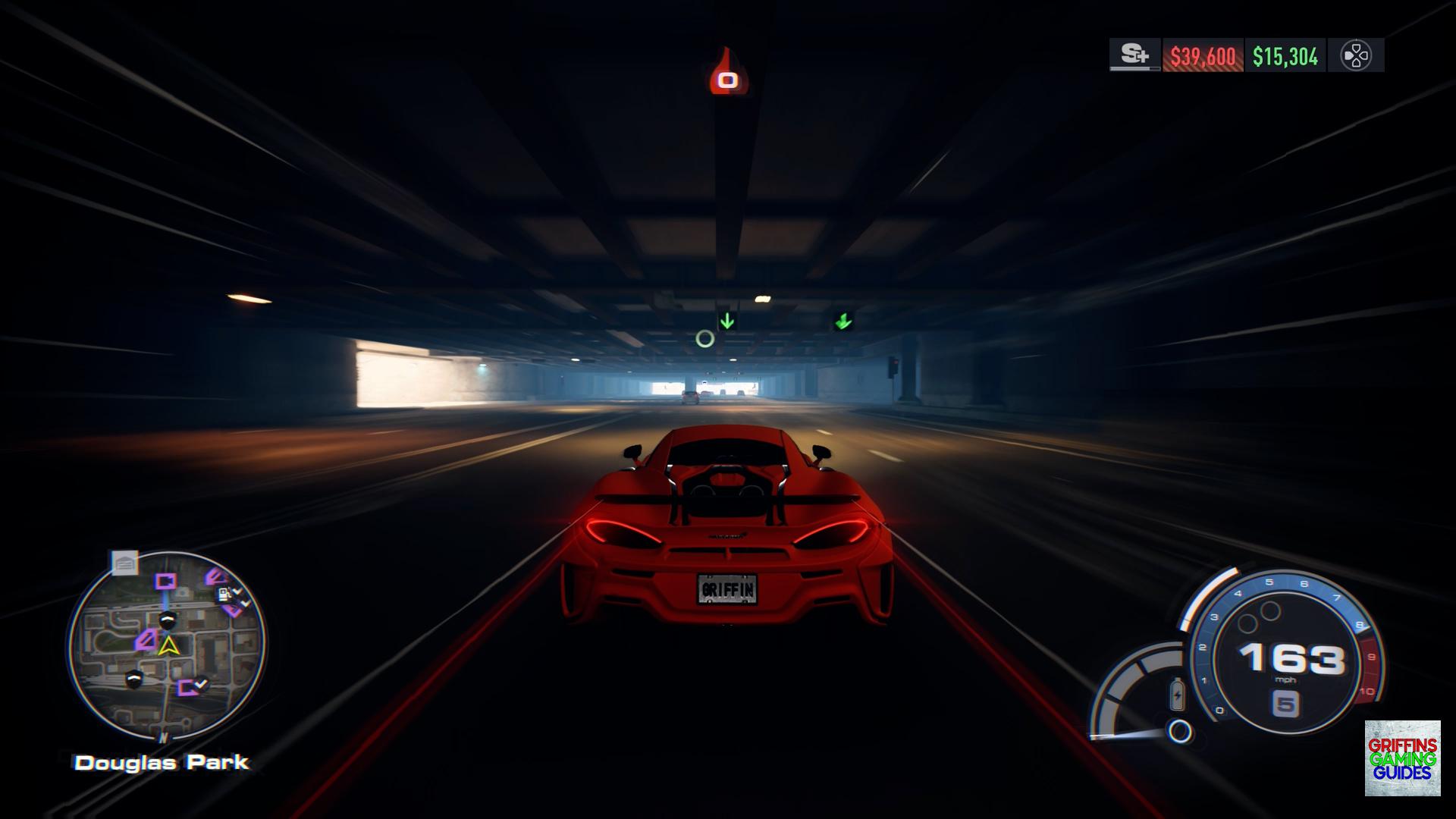This screenshot has height=819, width=1456.
Task: Select the garage icon on the minimap
Action: click(x=125, y=563)
